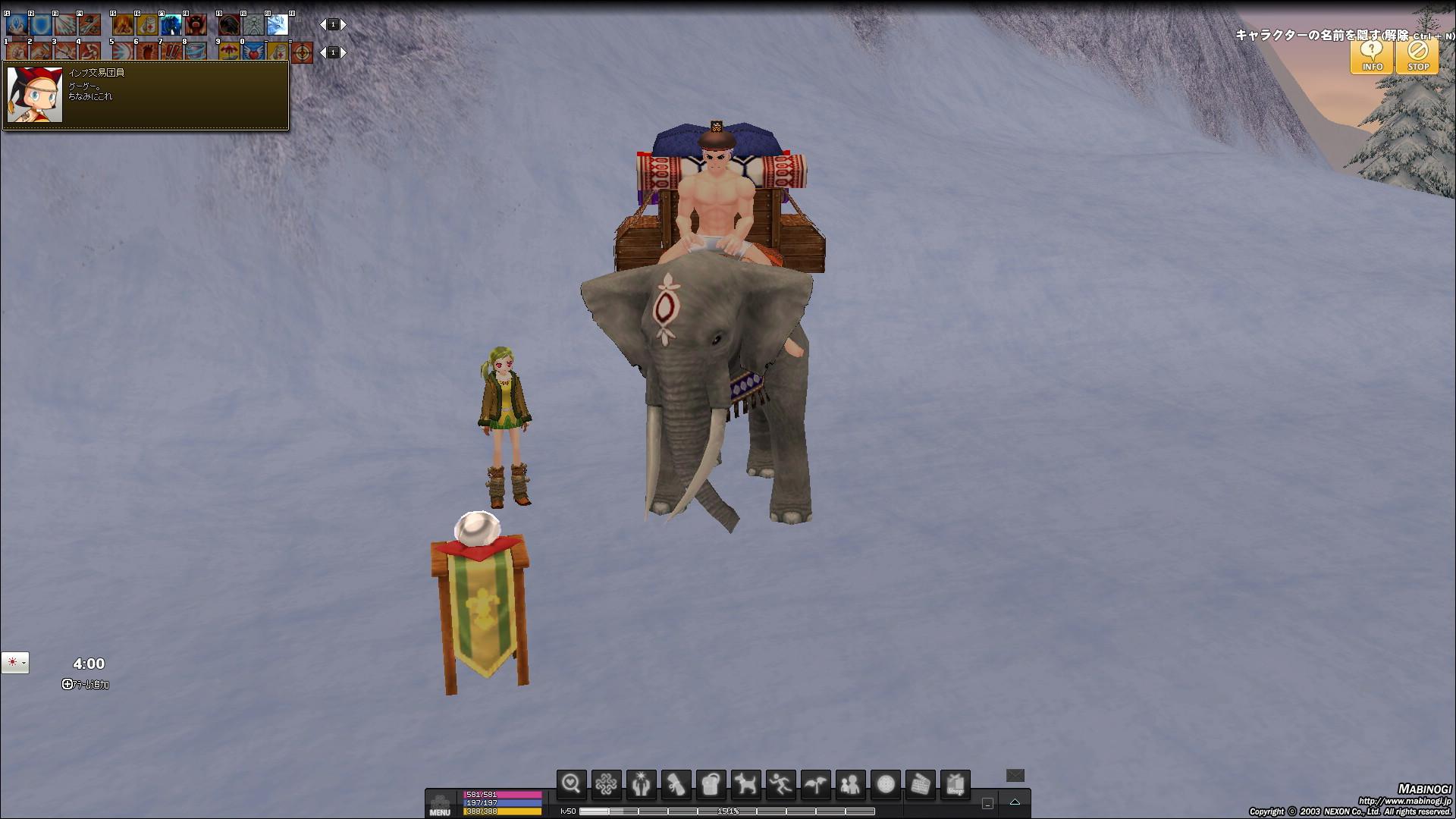
Task: Open the dog pet icon
Action: [745, 784]
